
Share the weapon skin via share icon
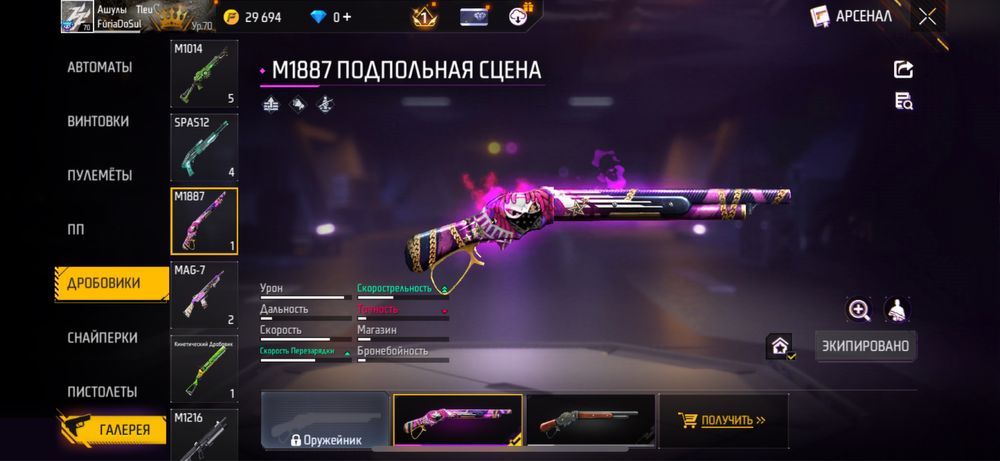tap(903, 69)
